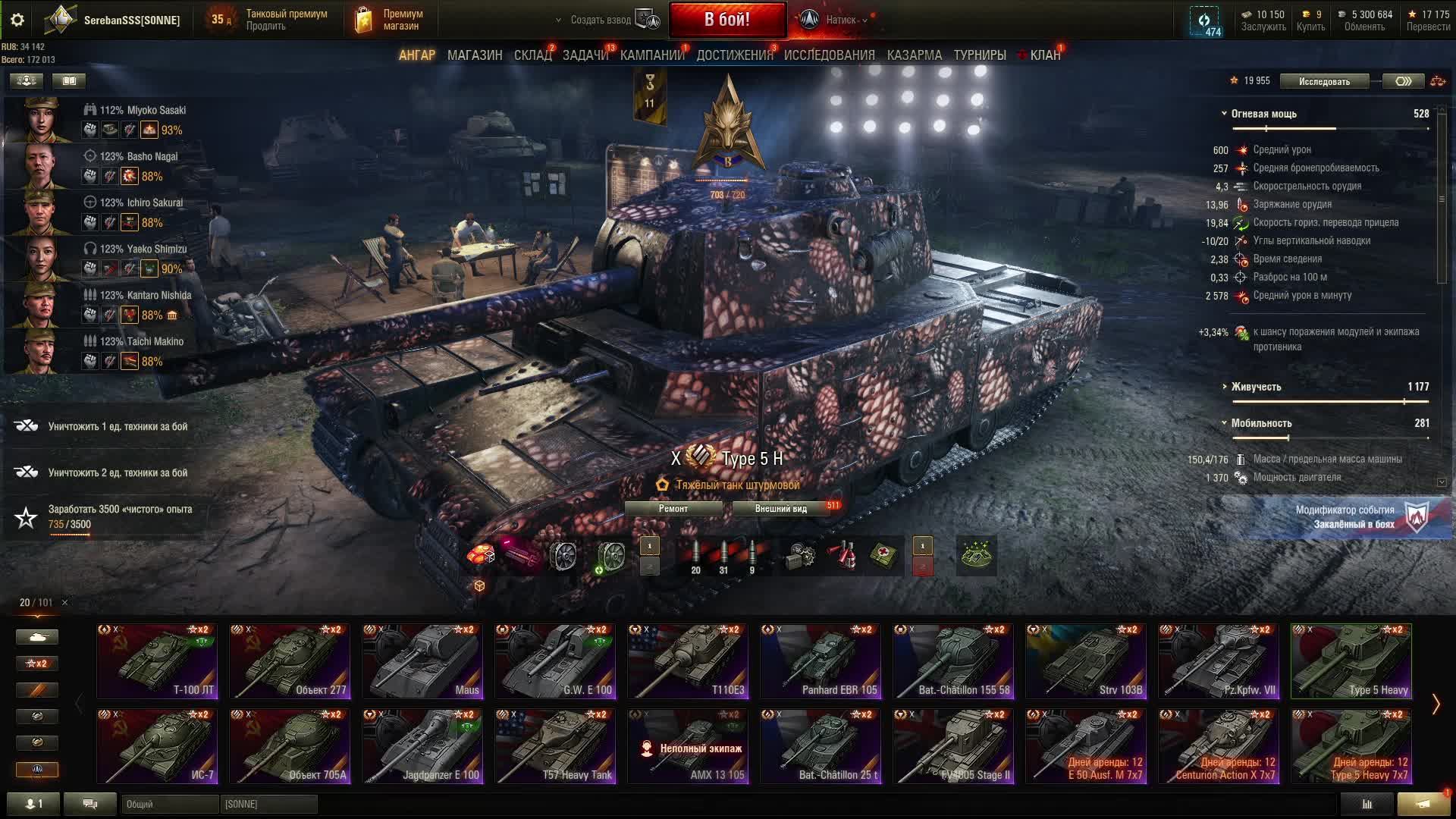Select the Maus tank in carousel
The width and height of the screenshot is (1456, 819).
pos(422,661)
